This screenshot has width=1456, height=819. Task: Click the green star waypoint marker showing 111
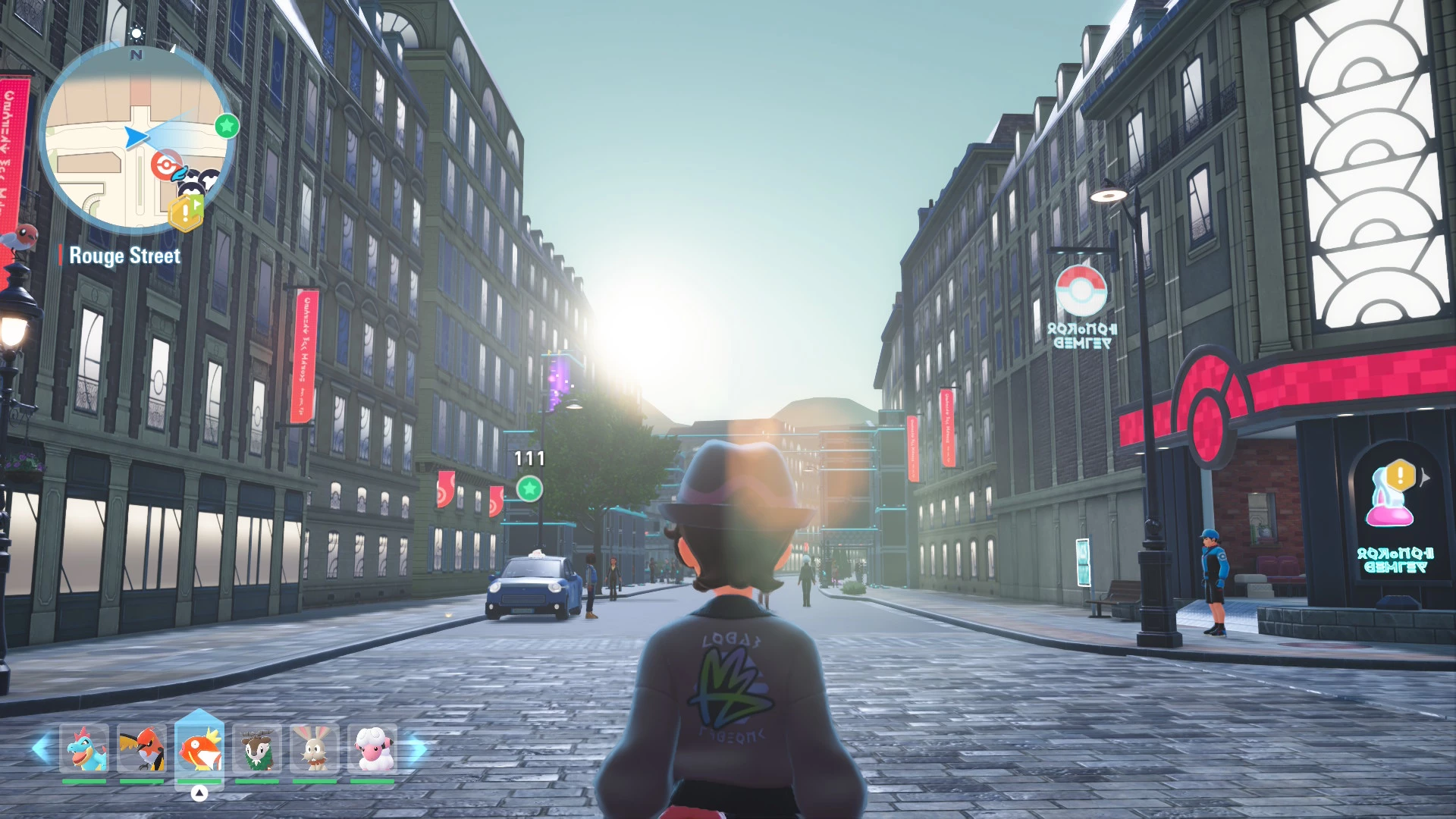point(529,488)
